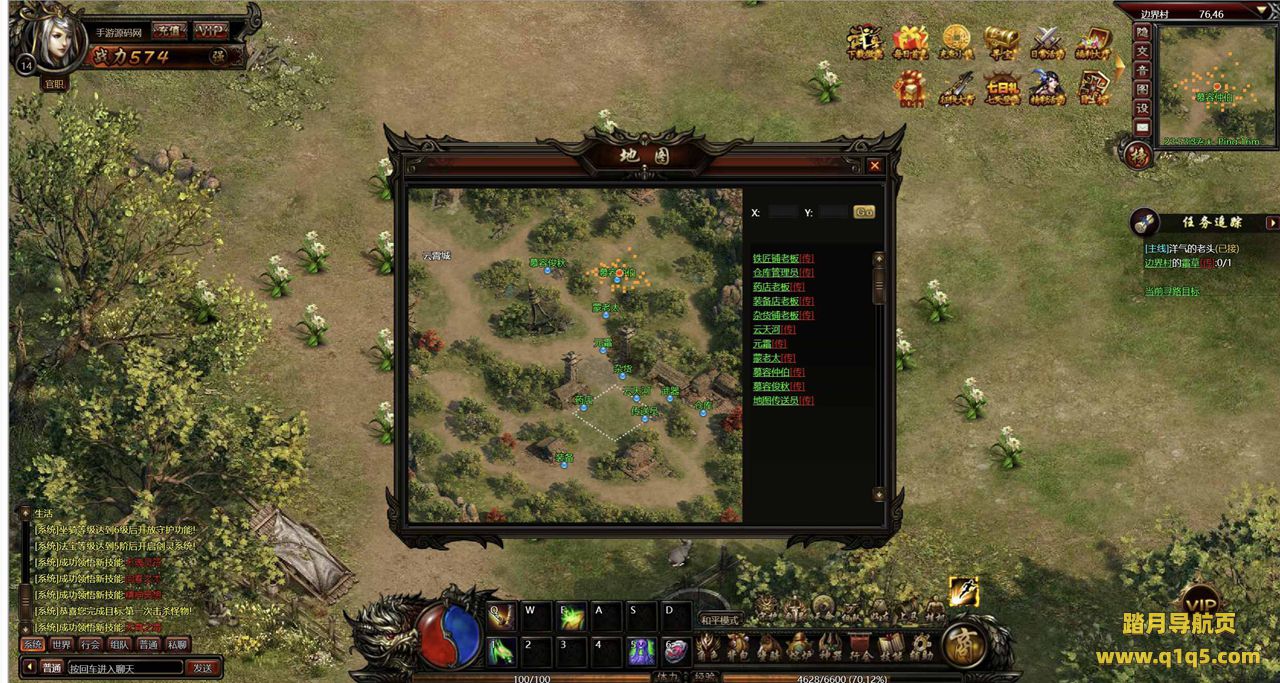Image resolution: width=1280 pixels, height=683 pixels.
Task: Choose 铁匠铺老板 in the NPC list
Action: click(776, 259)
